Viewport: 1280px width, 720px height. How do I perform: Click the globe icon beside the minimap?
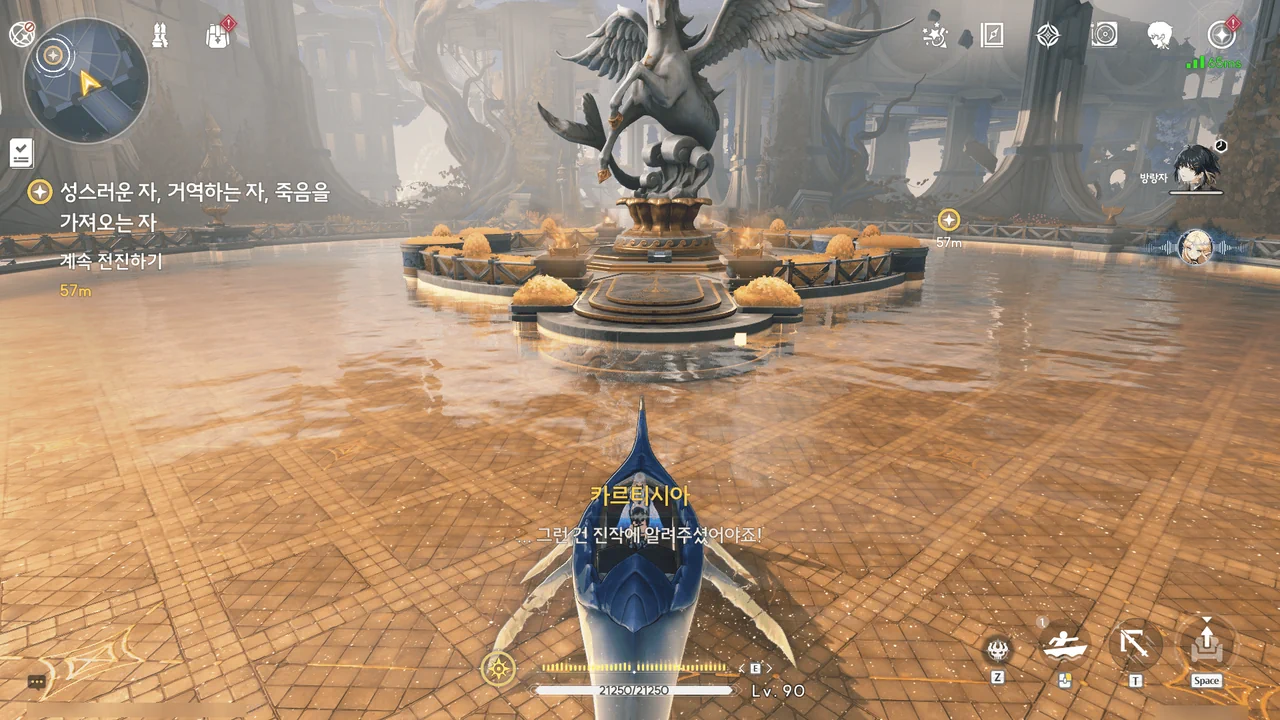(x=22, y=34)
